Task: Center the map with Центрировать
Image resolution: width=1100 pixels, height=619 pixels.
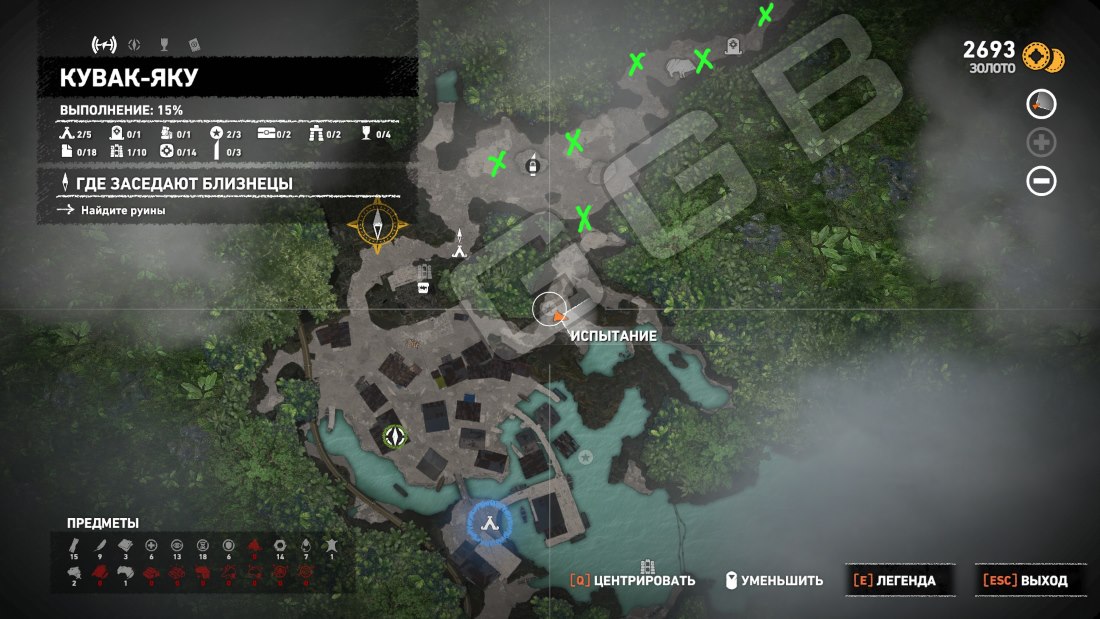Action: click(x=632, y=580)
